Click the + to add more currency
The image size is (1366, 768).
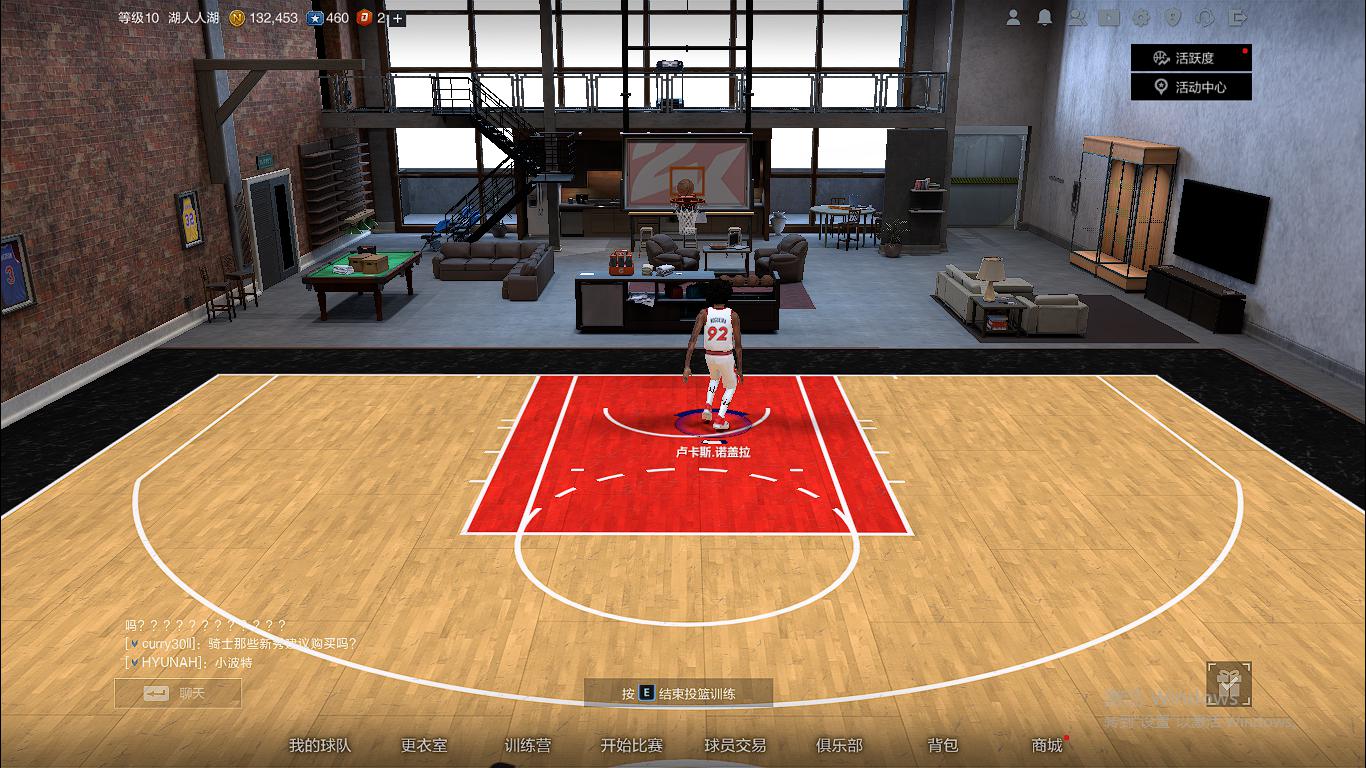399,17
